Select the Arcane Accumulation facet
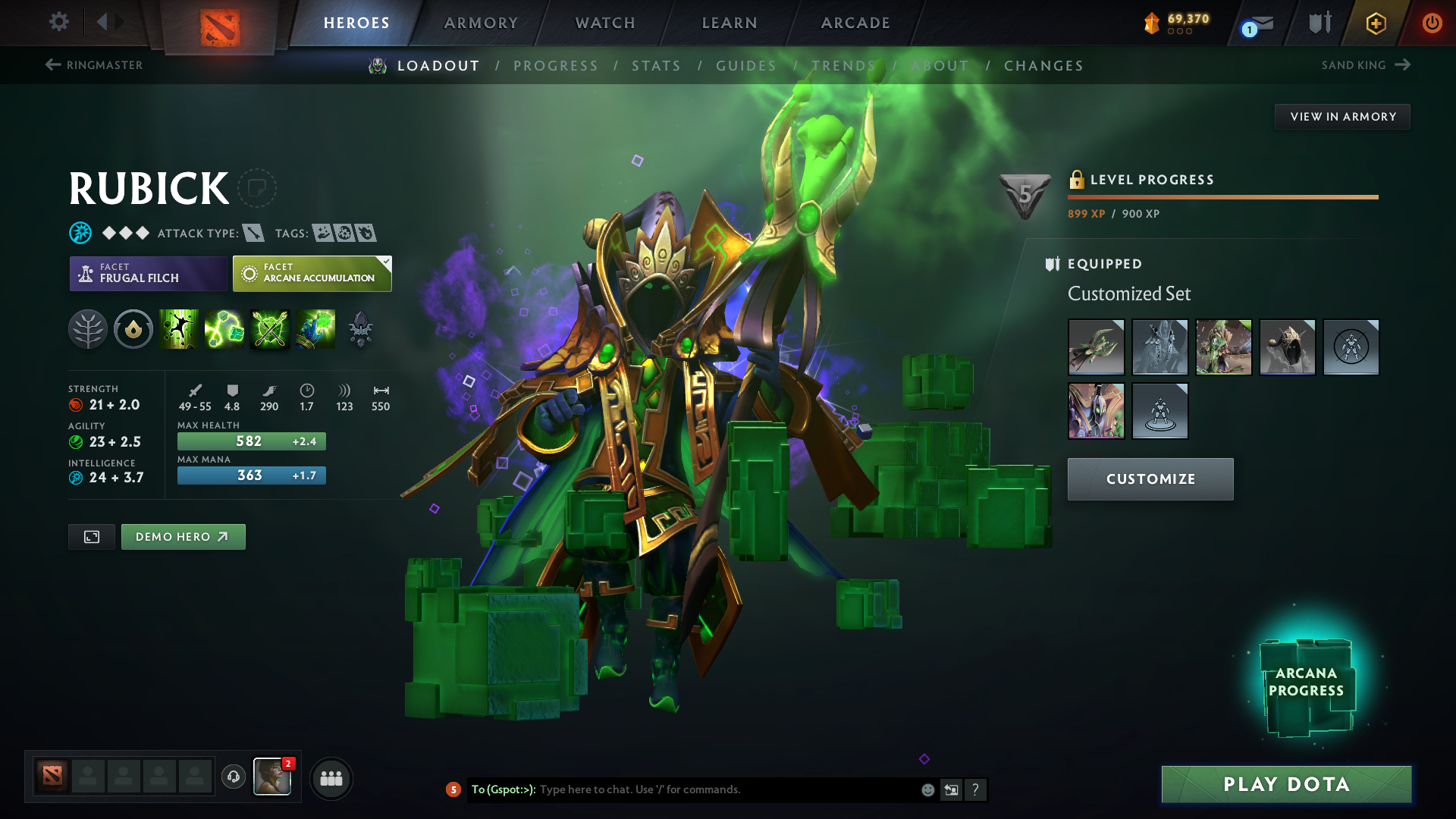This screenshot has height=819, width=1456. (x=312, y=273)
